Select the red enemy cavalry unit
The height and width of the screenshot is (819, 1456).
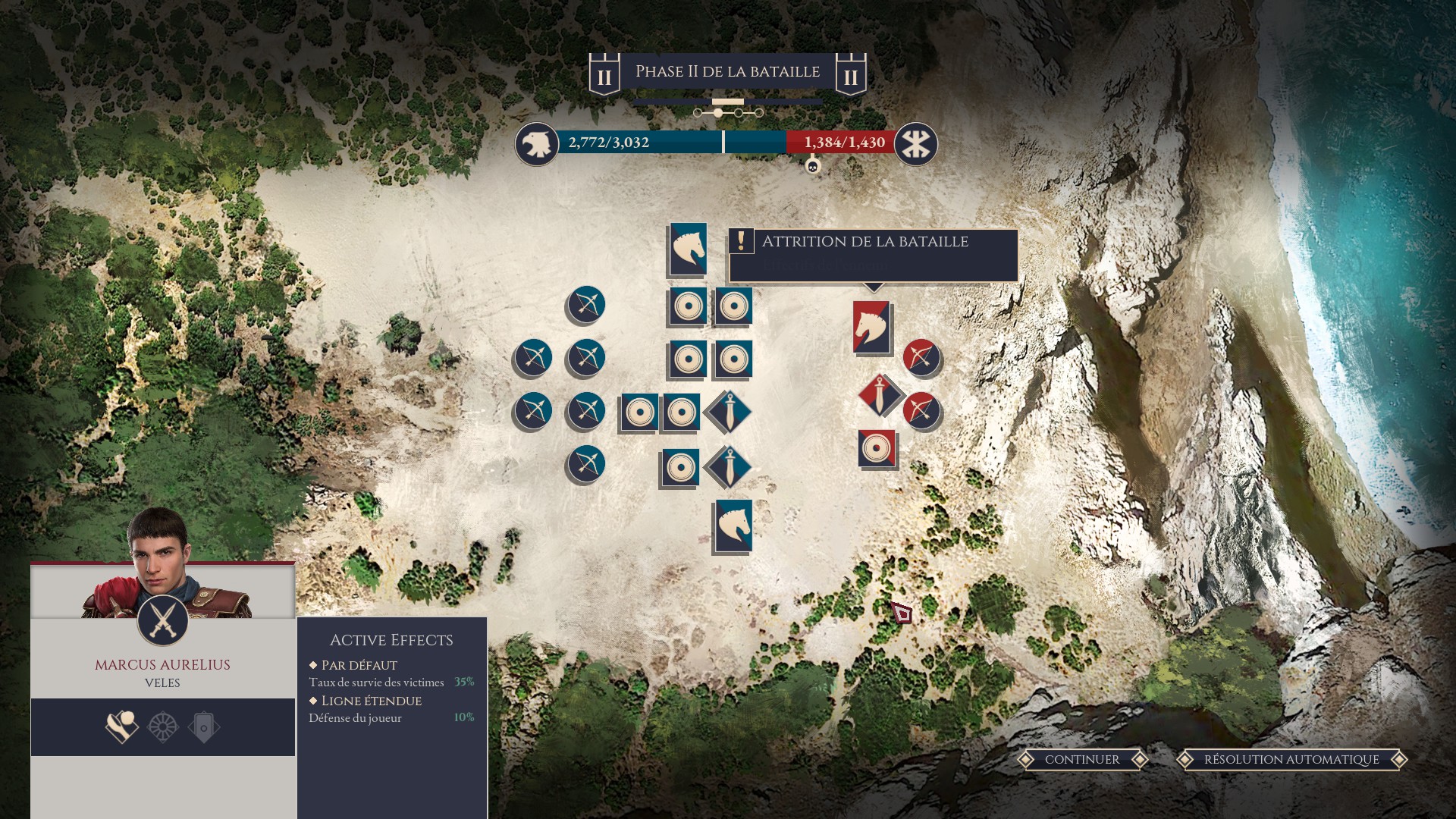click(x=871, y=327)
